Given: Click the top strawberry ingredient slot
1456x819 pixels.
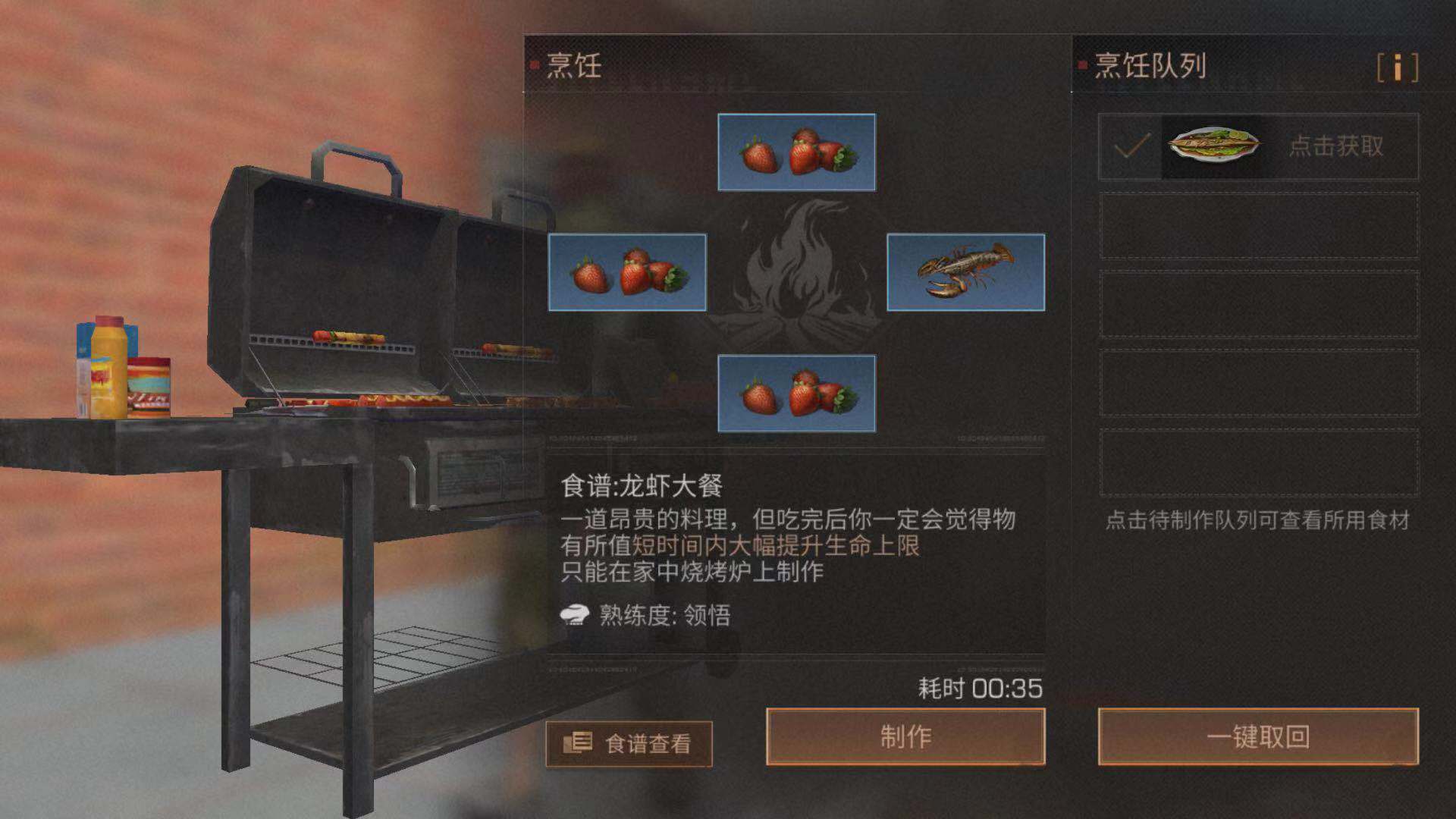Looking at the screenshot, I should [x=795, y=151].
